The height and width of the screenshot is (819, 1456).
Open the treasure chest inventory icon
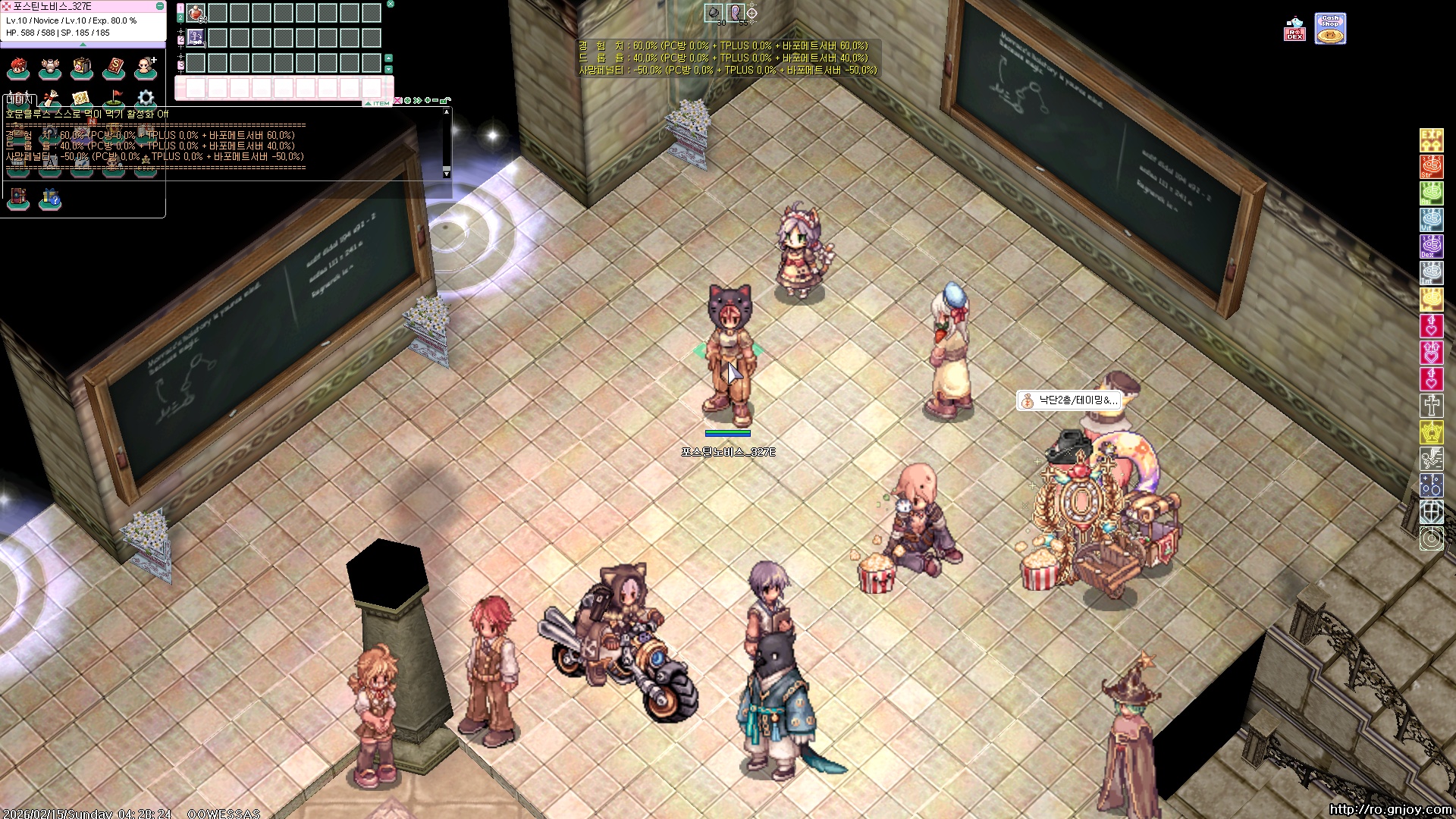point(82,68)
